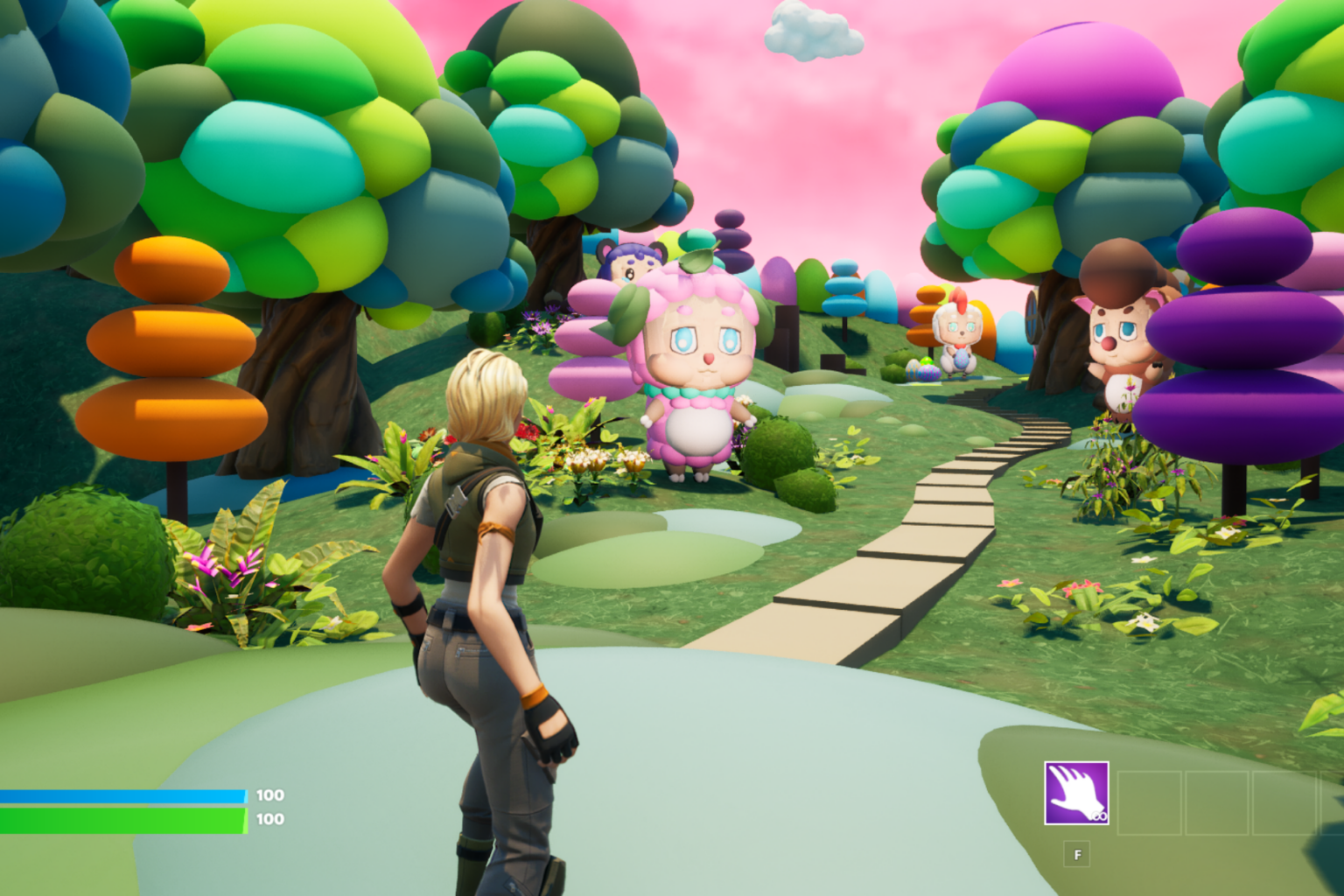The height and width of the screenshot is (896, 1344).
Task: Click the shield value reading 100
Action: point(269,795)
